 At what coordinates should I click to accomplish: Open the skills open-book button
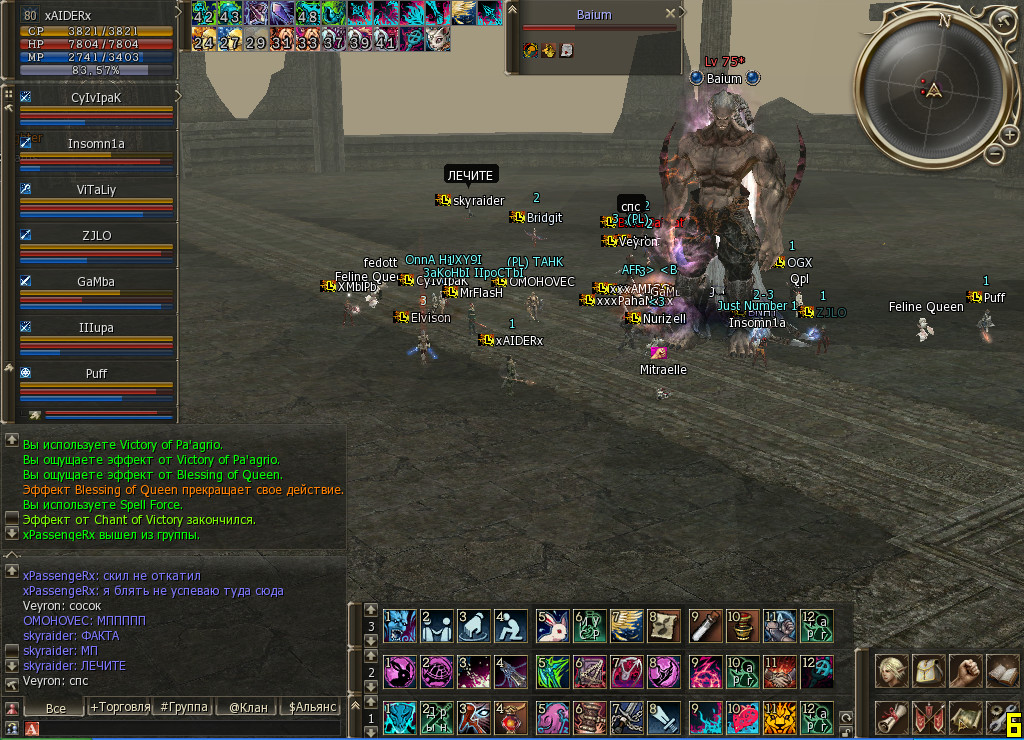pyautogui.click(x=1001, y=670)
